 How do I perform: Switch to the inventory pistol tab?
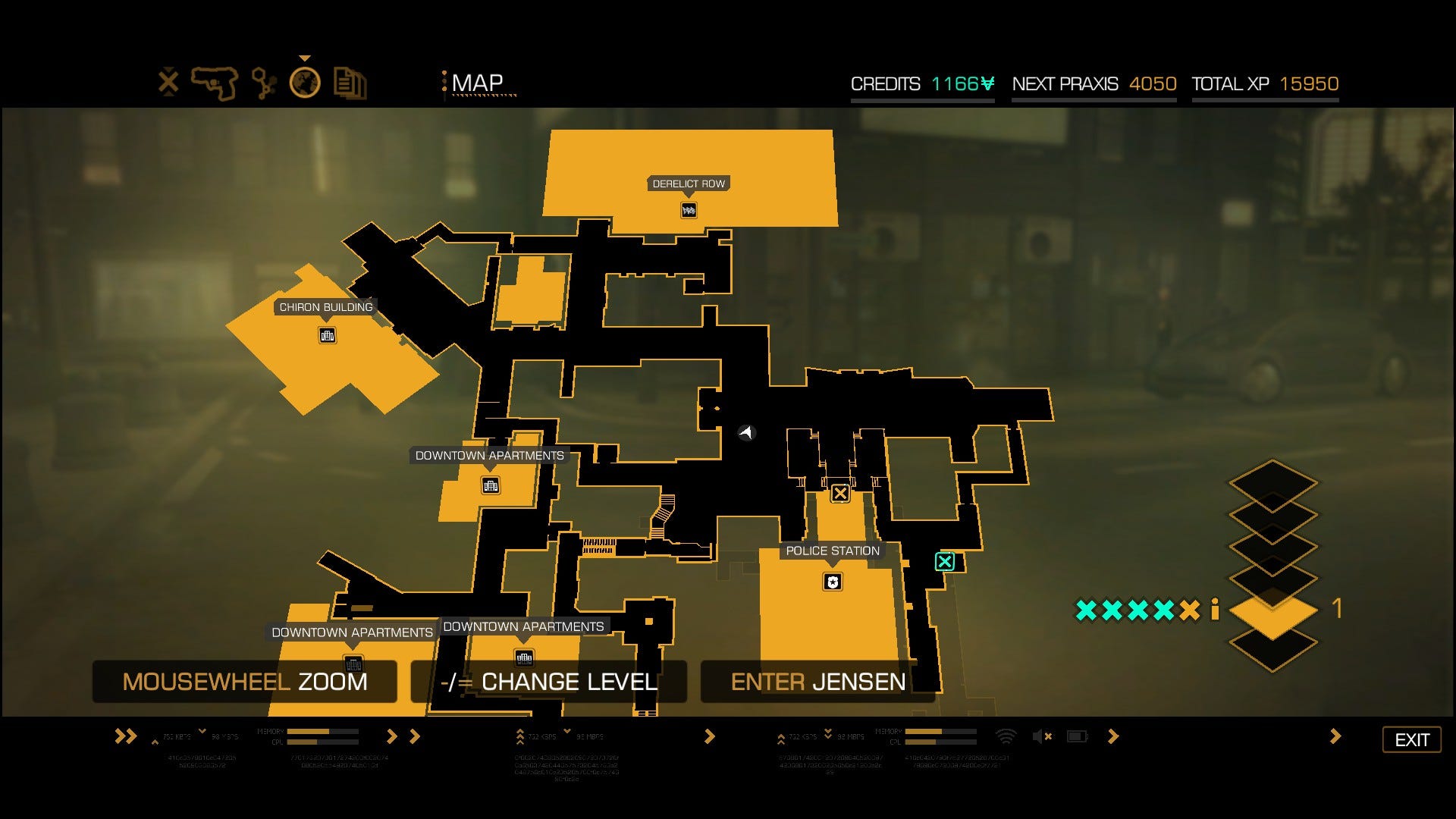click(215, 83)
